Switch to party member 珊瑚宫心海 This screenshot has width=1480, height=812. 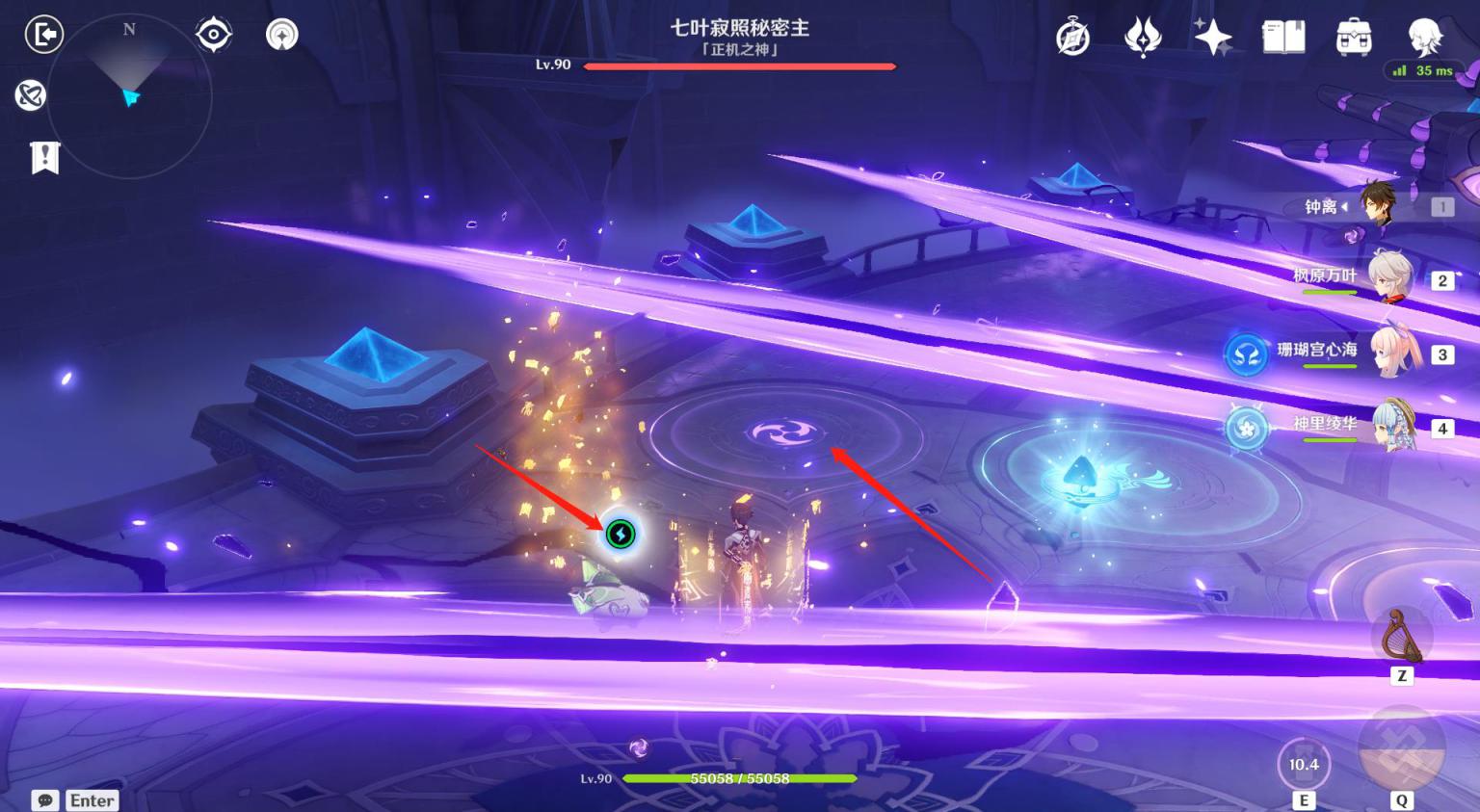[x=1392, y=353]
